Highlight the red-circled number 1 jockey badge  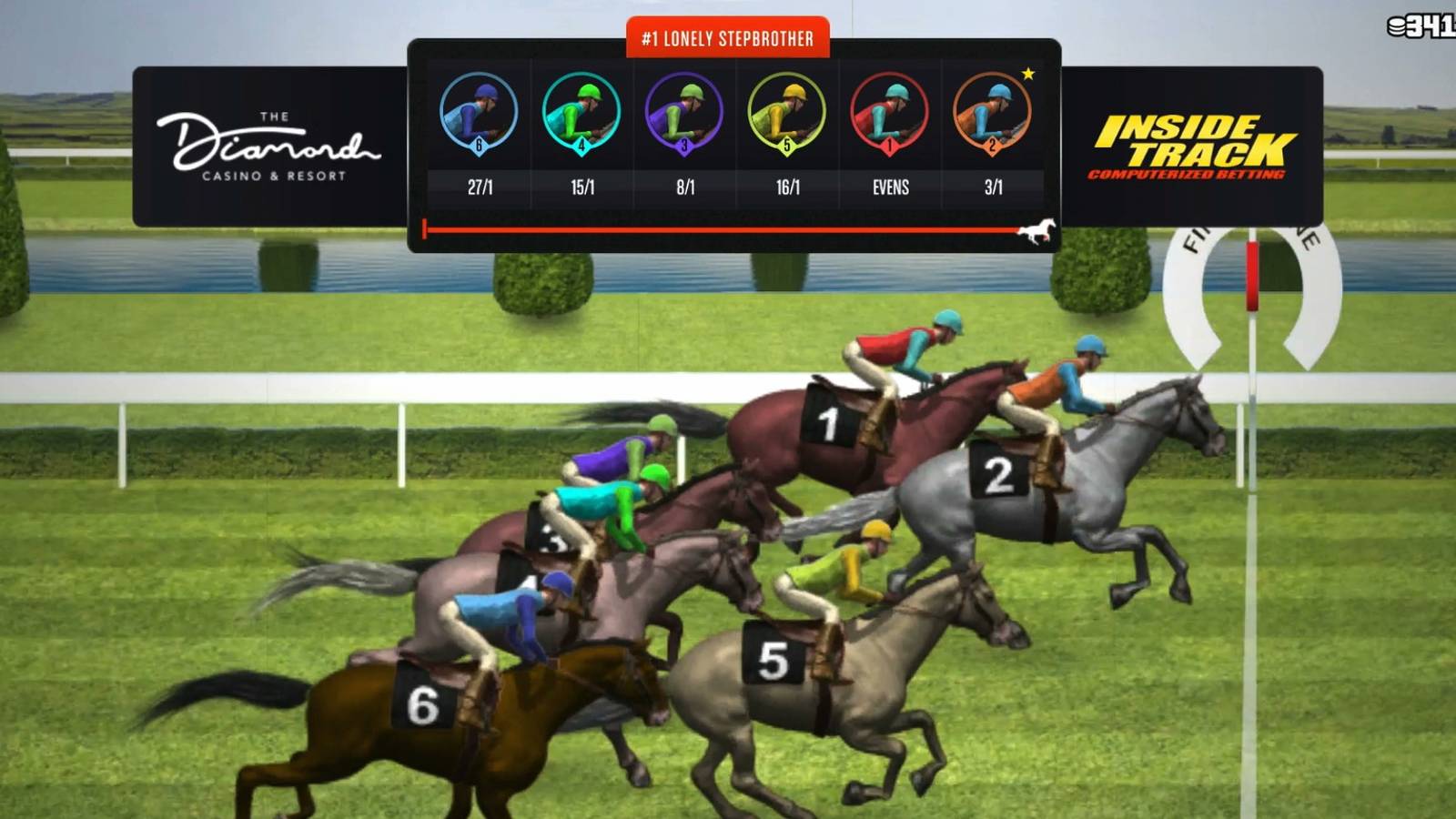click(x=888, y=144)
